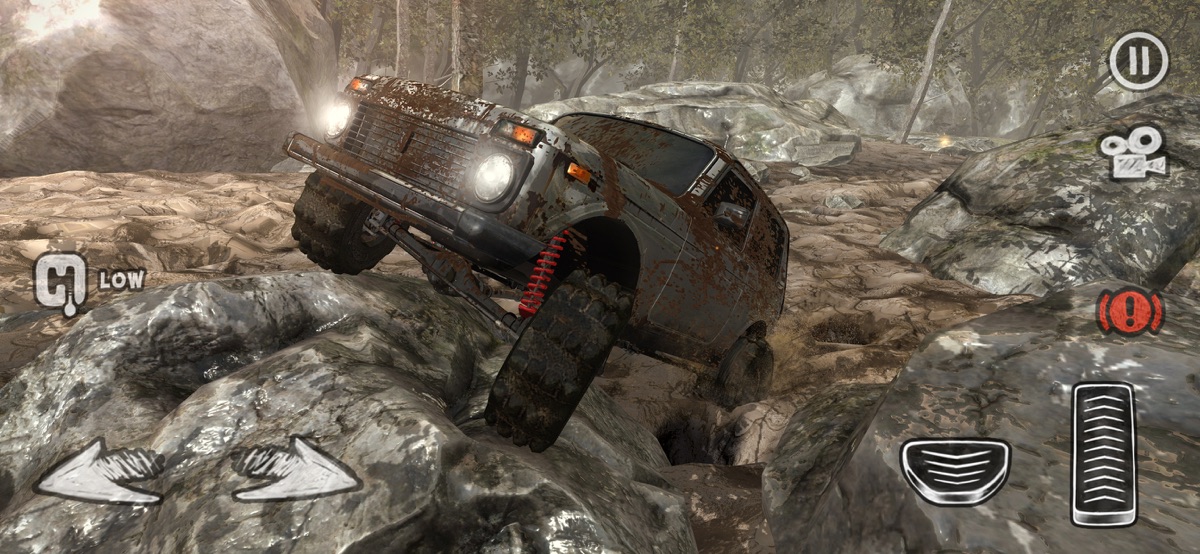Switch camera view with the camera icon
This screenshot has width=1200, height=554.
(1134, 152)
